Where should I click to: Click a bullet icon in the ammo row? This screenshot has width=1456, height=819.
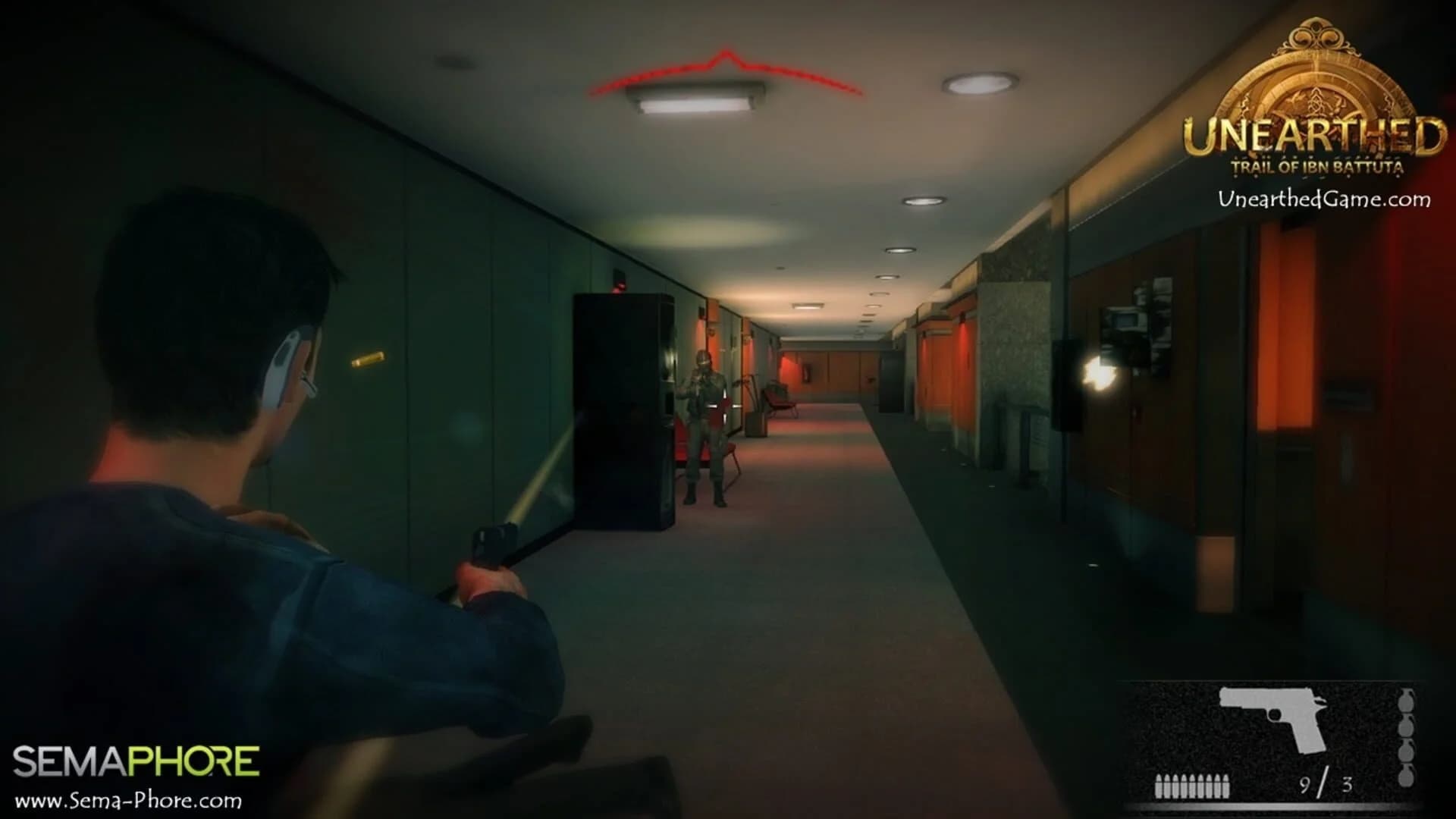click(1191, 787)
